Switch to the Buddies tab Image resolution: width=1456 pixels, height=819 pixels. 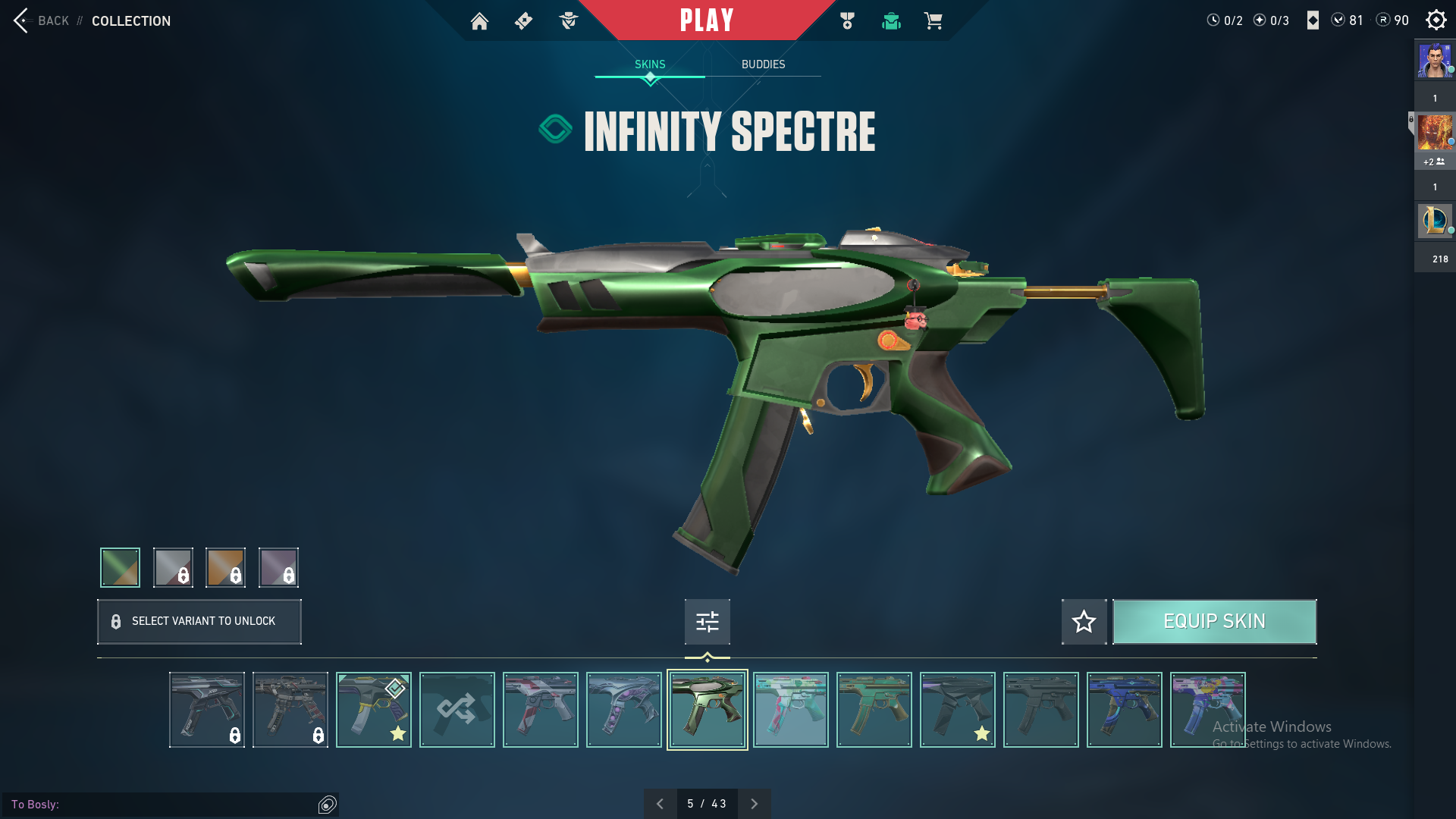(x=763, y=64)
